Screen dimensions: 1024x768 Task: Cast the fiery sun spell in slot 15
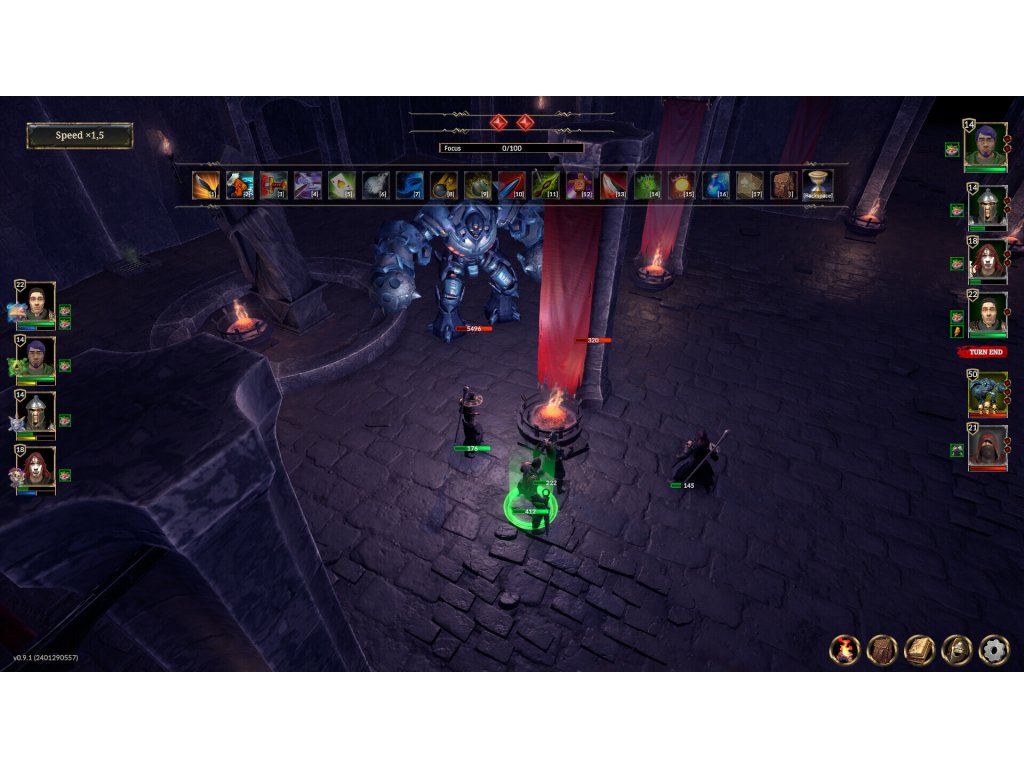point(682,185)
